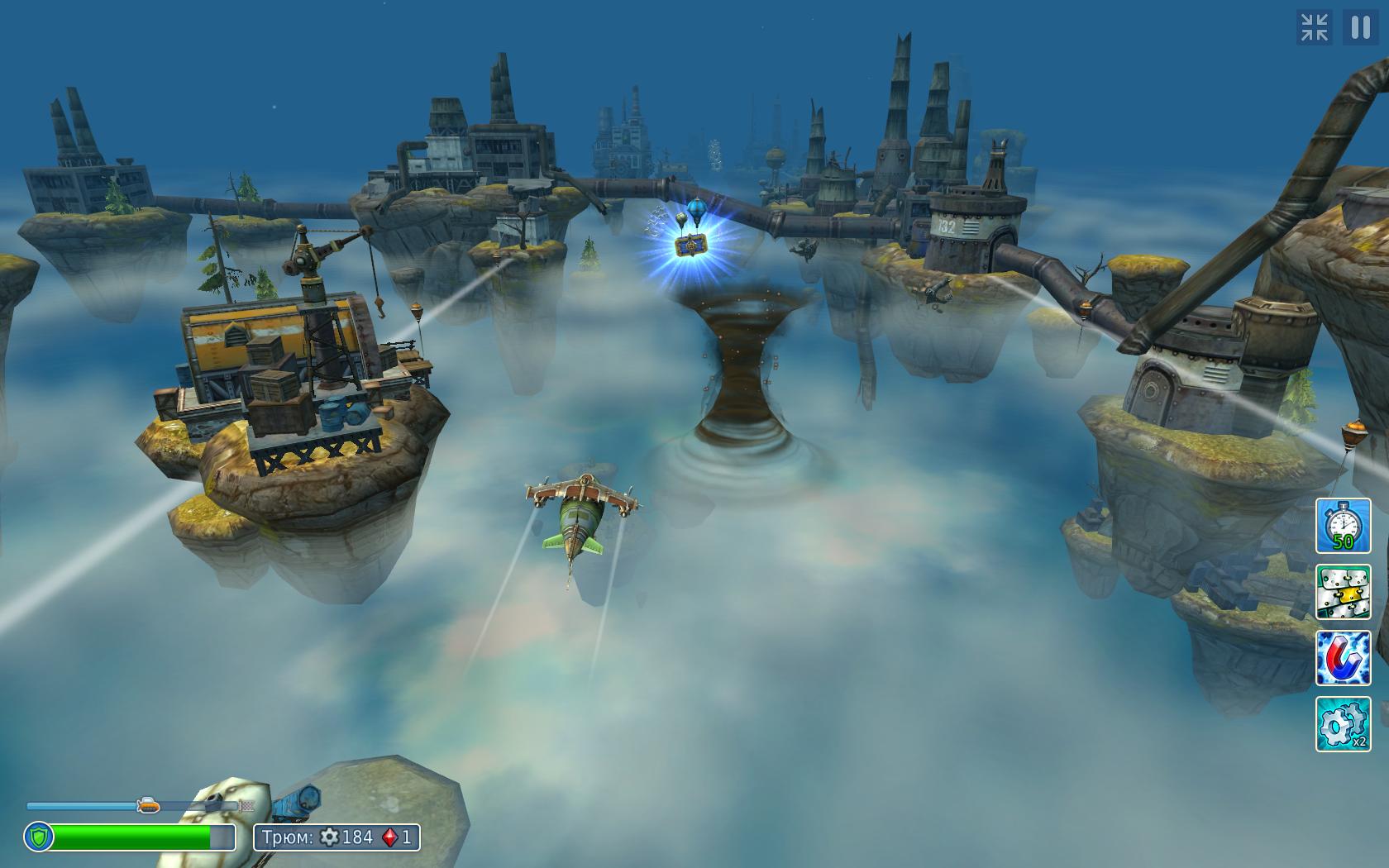Enable the x2 gears multiplier

[x=1343, y=724]
